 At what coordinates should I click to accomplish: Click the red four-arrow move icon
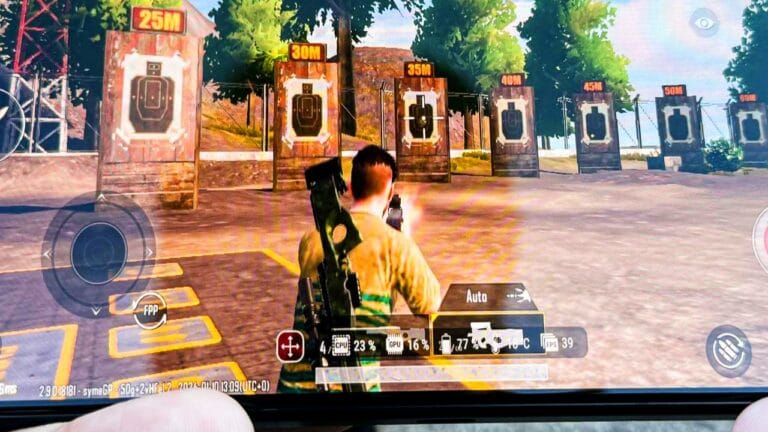[x=291, y=346]
